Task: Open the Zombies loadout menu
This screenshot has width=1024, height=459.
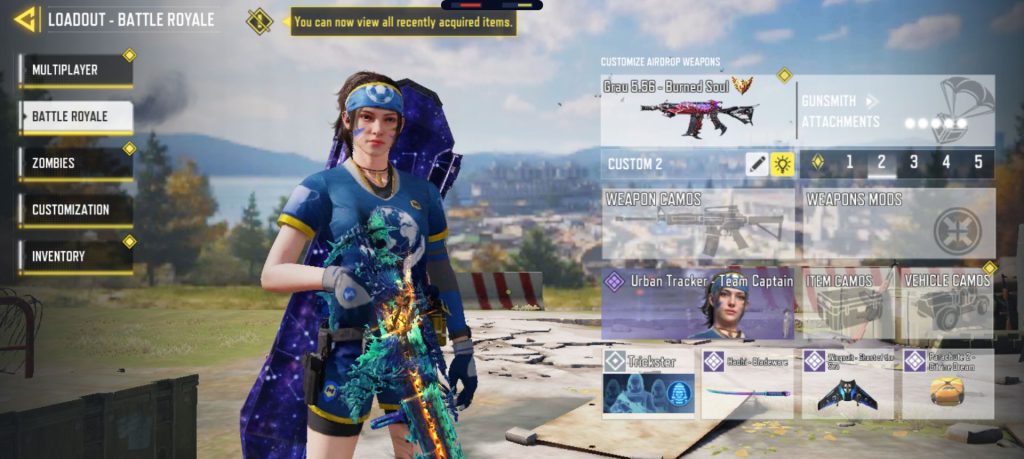Action: [x=75, y=163]
